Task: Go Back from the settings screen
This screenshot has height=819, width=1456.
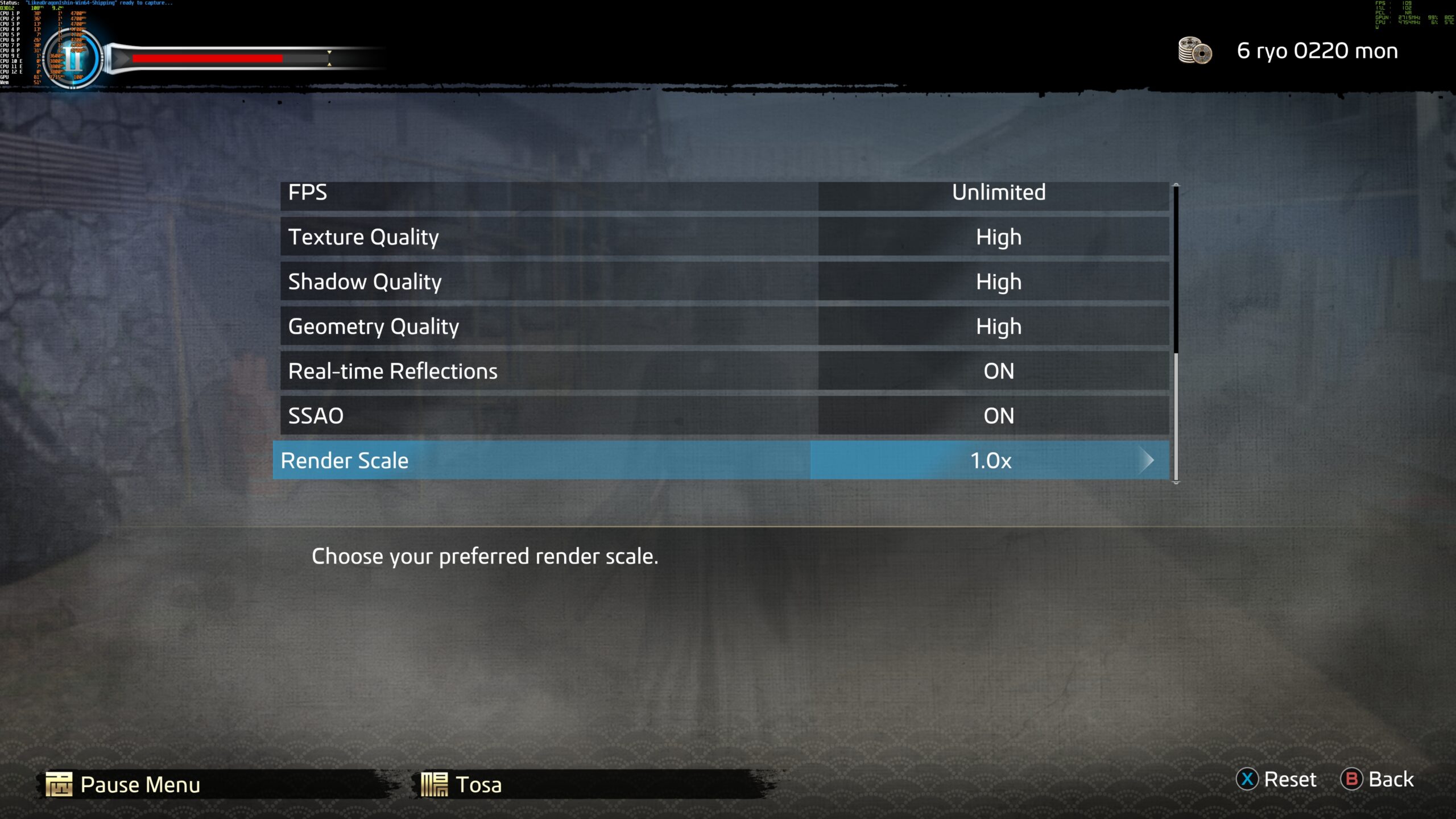Action: [1378, 779]
